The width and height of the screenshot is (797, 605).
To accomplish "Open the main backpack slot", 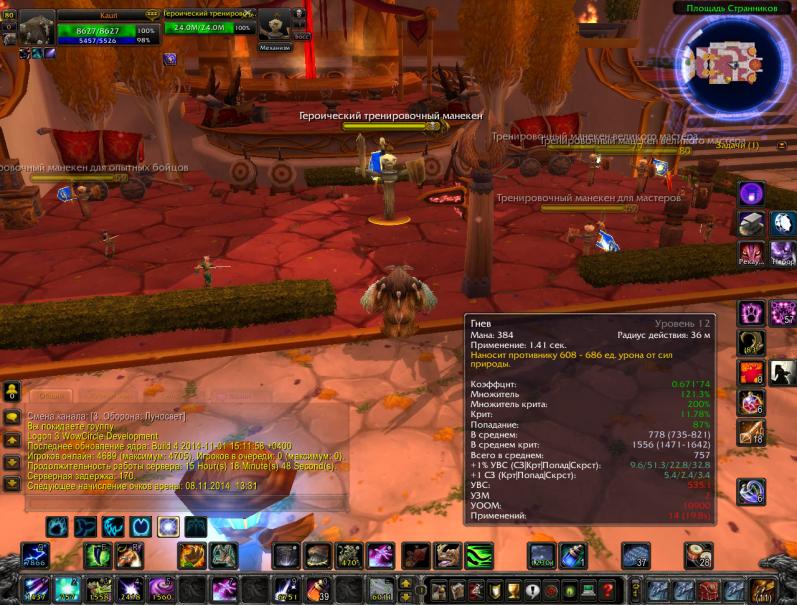I will tap(765, 589).
